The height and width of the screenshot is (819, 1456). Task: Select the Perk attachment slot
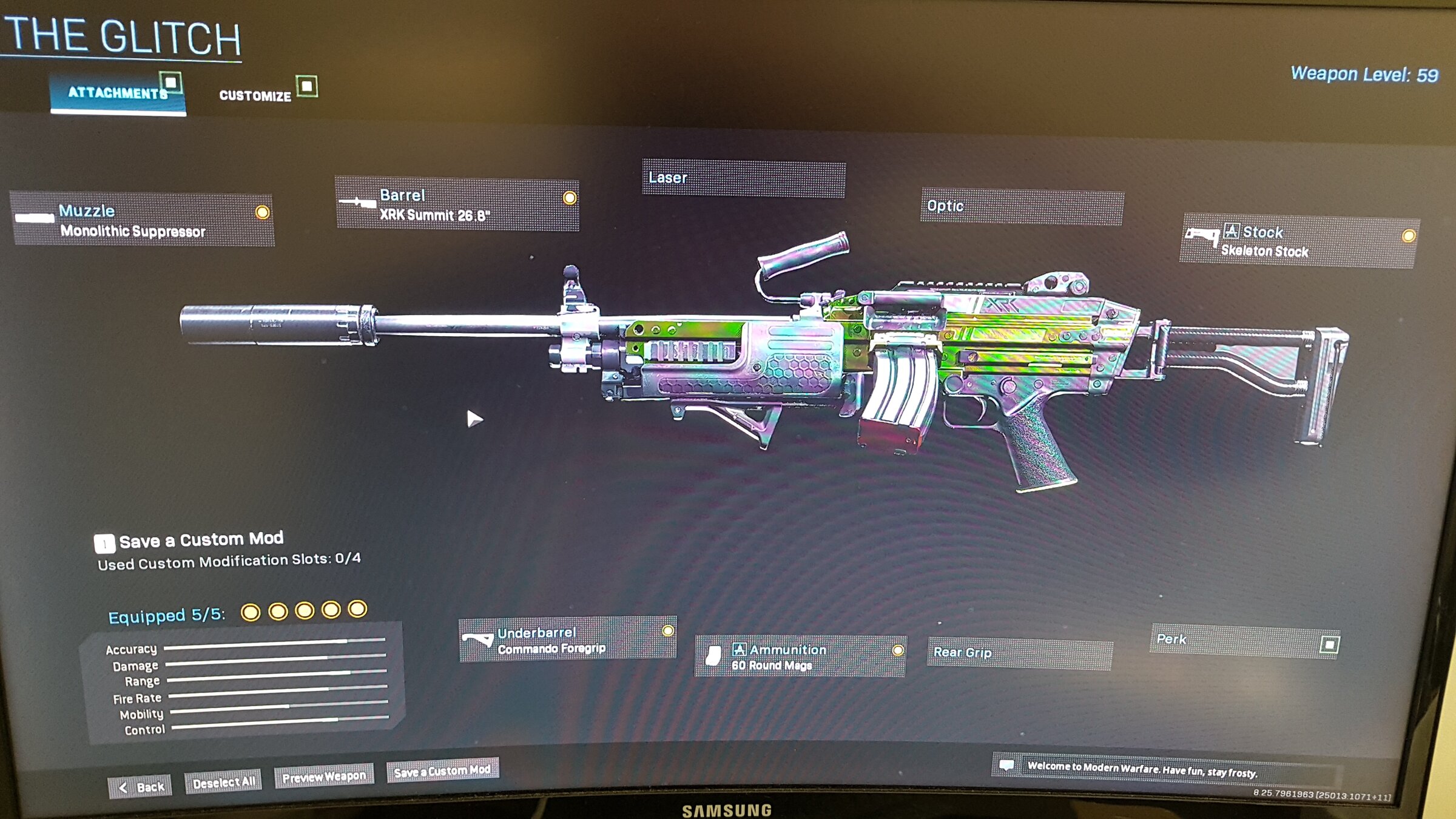click(1244, 641)
